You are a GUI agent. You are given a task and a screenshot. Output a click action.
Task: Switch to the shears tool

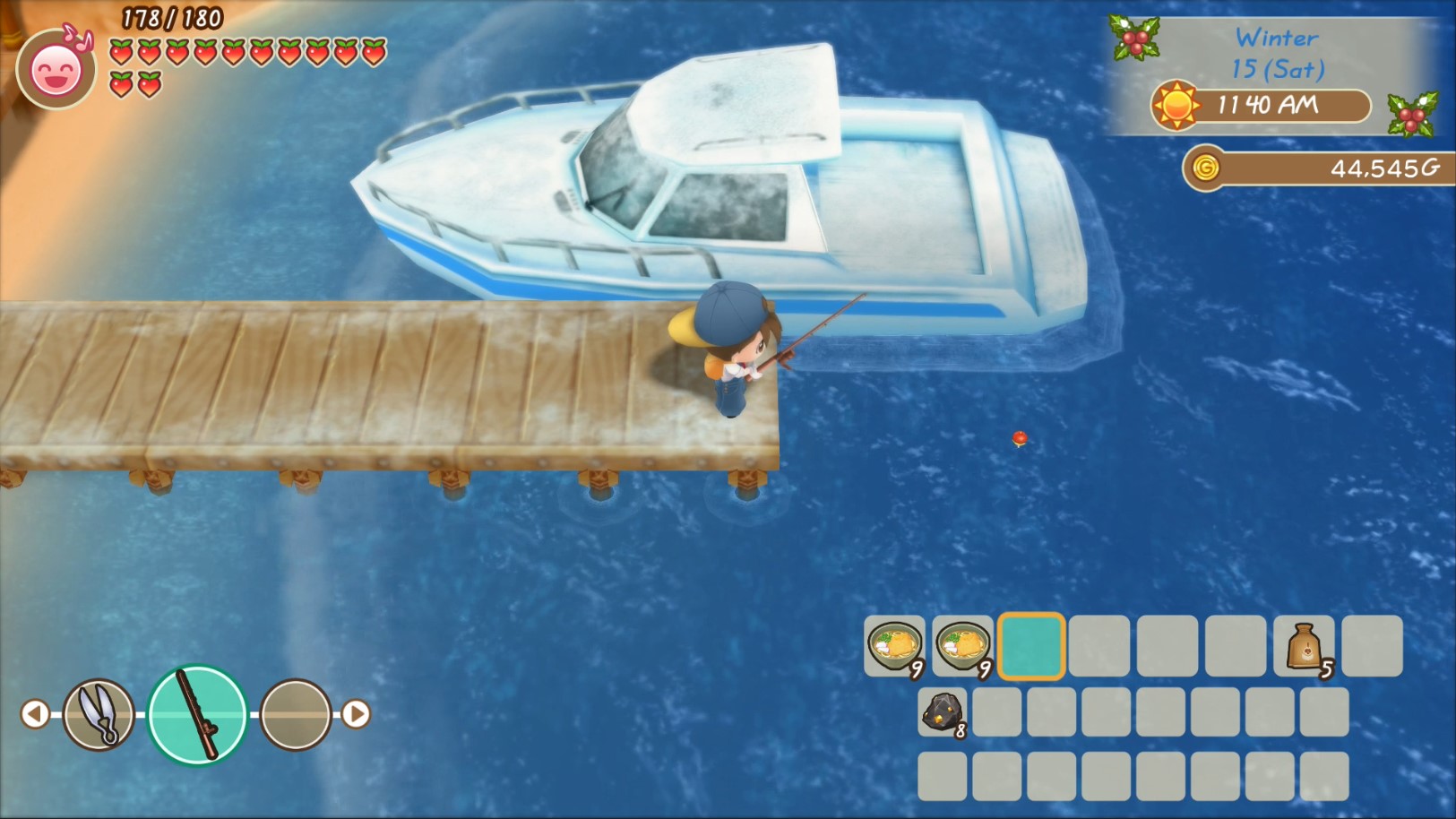coord(97,714)
